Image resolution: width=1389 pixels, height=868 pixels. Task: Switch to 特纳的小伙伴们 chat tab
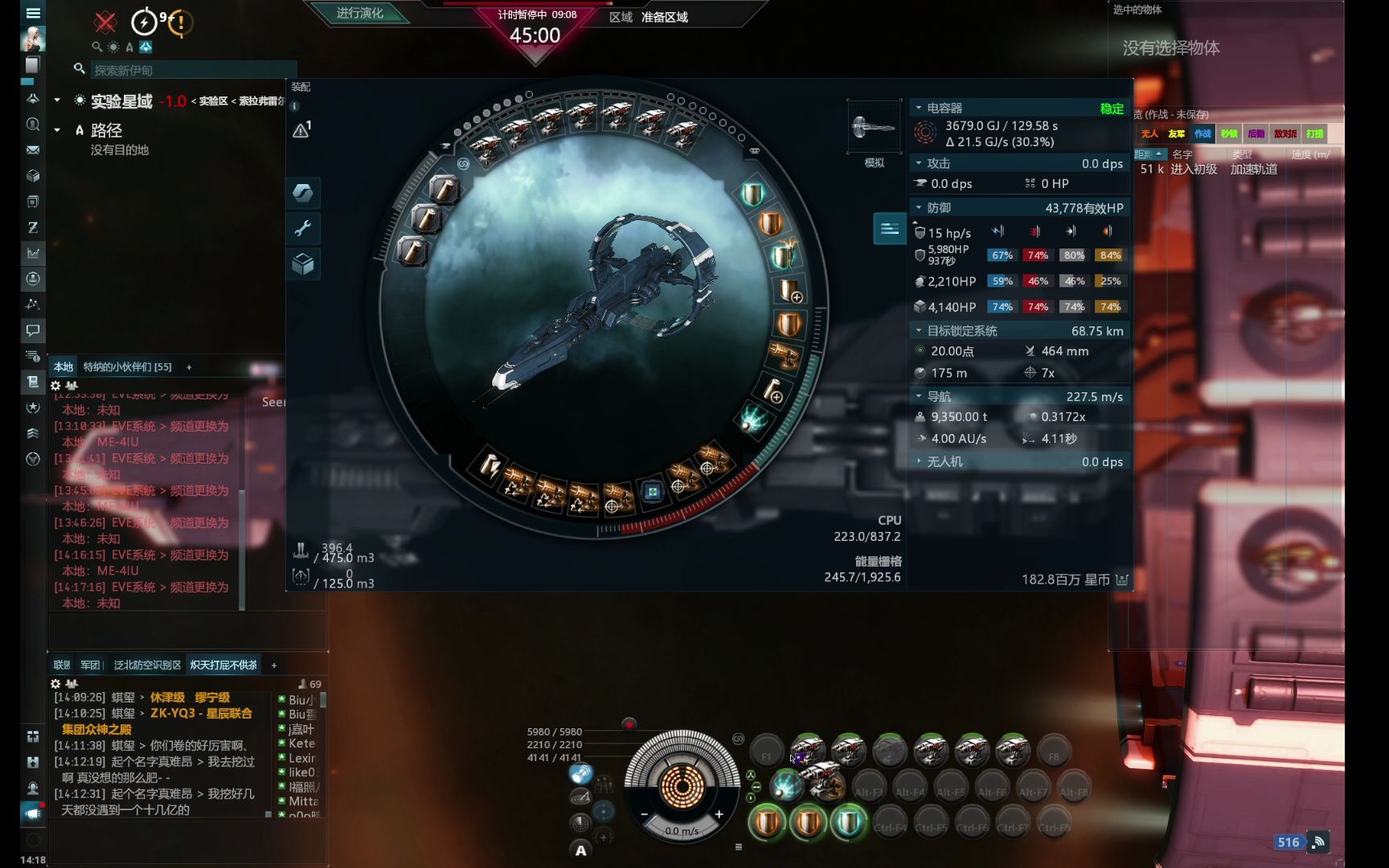[127, 367]
